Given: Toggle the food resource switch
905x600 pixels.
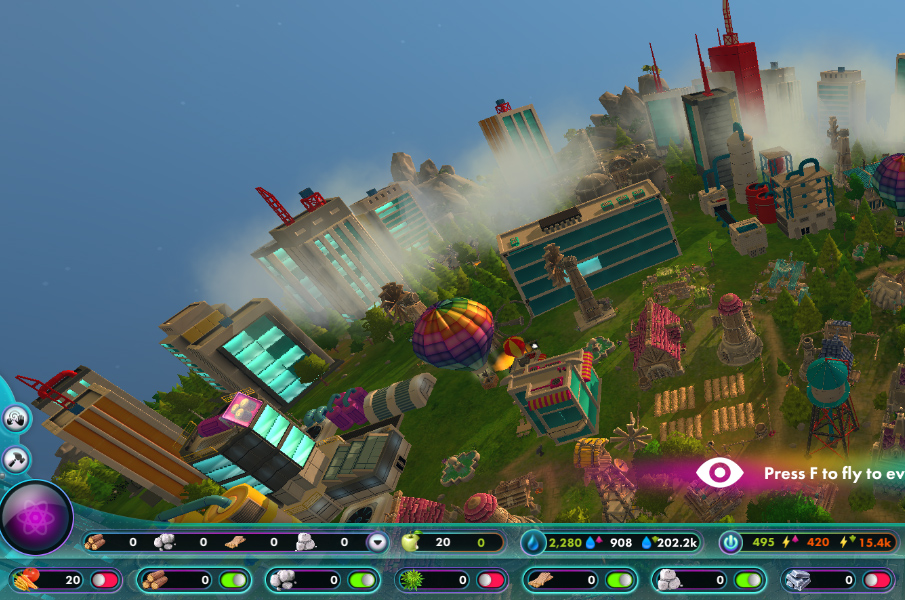Looking at the screenshot, I should 104,580.
